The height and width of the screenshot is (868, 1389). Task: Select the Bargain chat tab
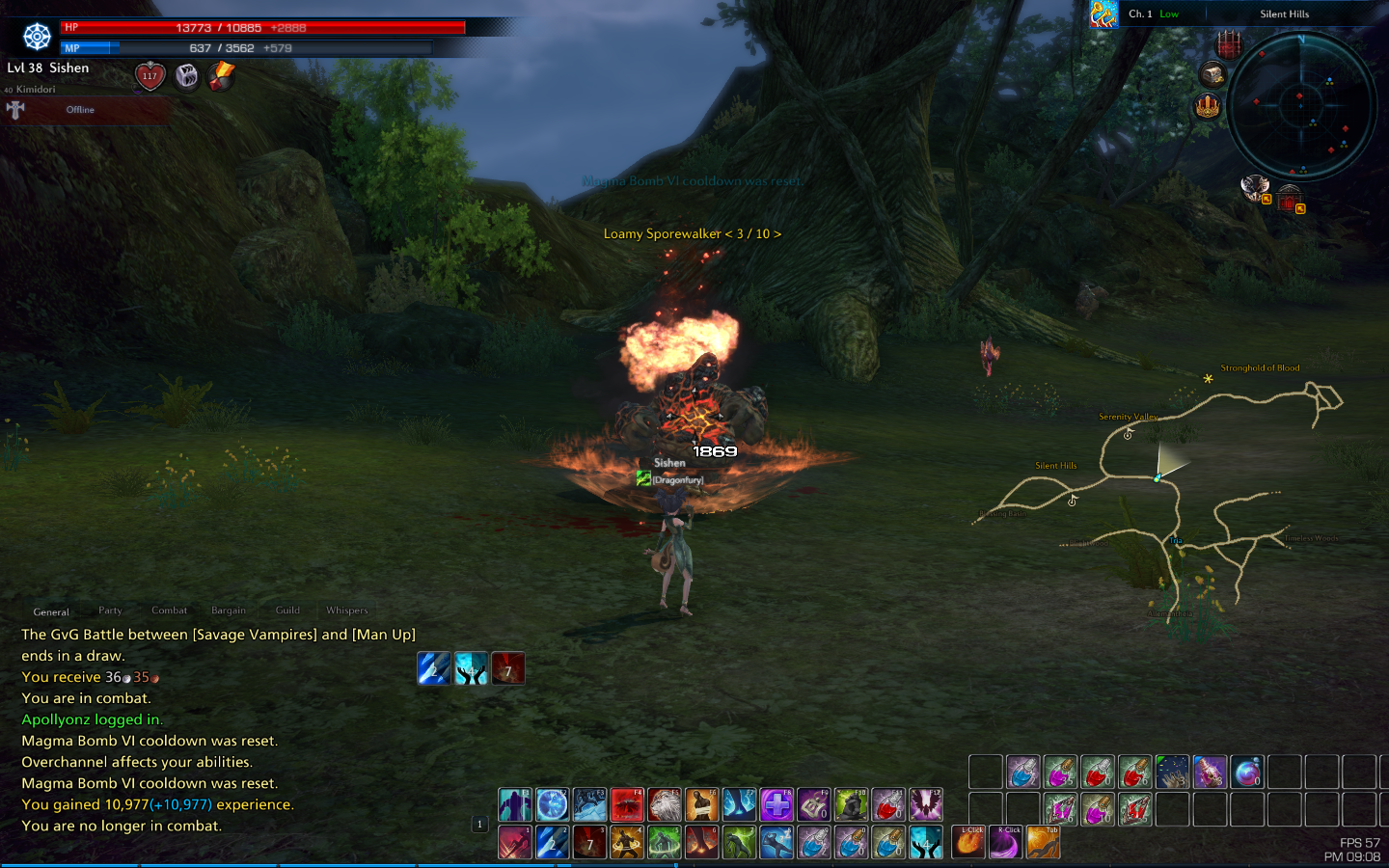[x=229, y=610]
